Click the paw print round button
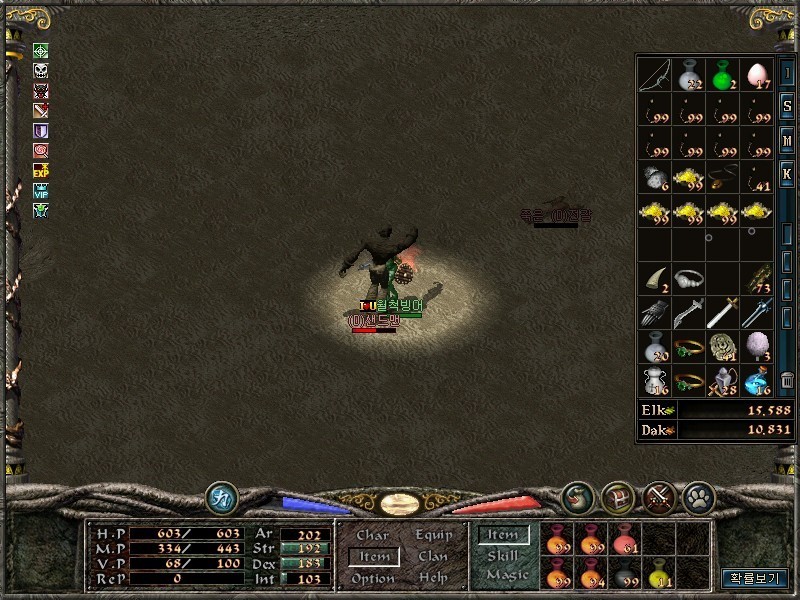The image size is (800, 600). click(696, 496)
